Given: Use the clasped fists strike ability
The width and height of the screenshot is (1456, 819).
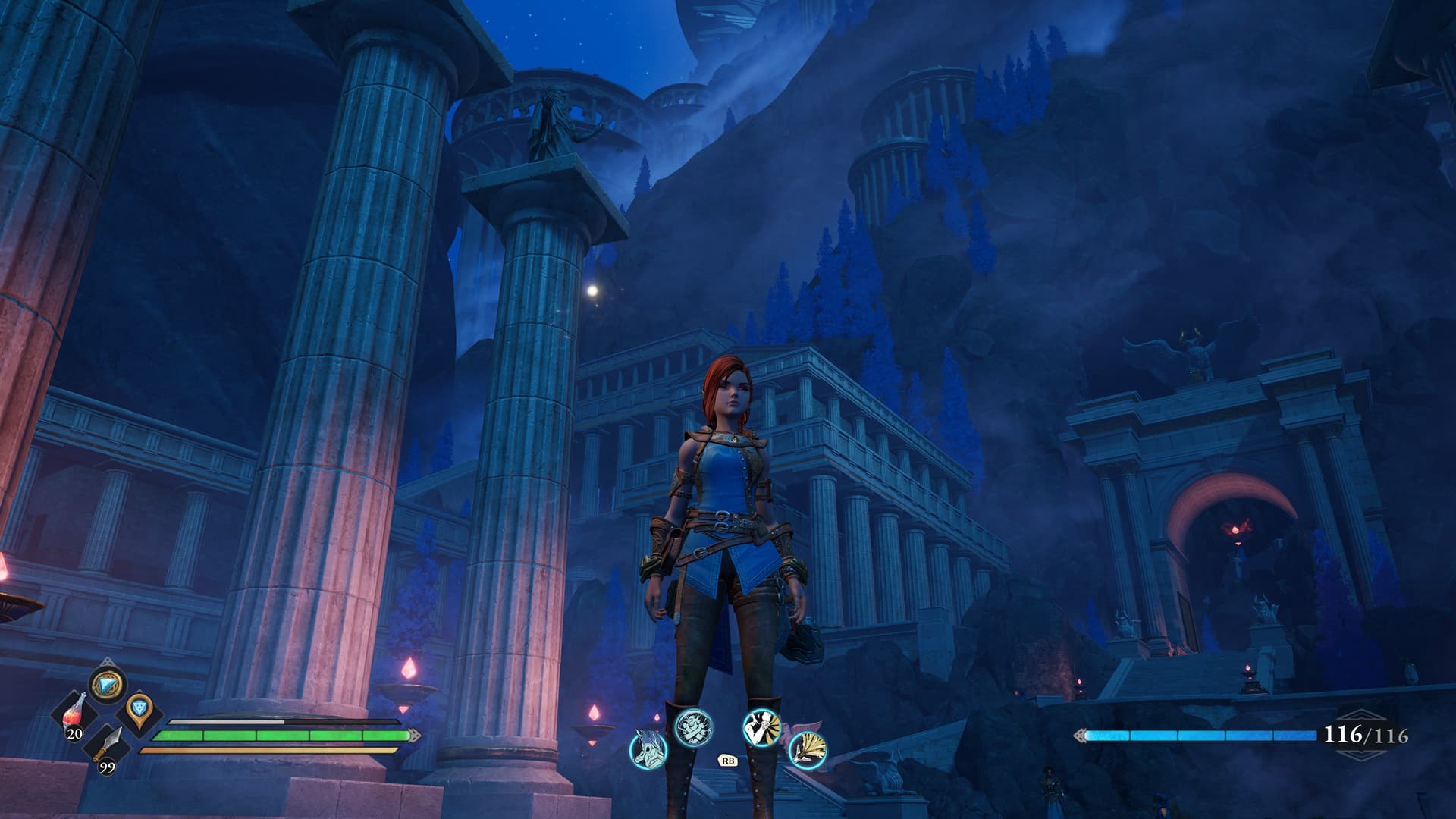Looking at the screenshot, I should [x=761, y=726].
